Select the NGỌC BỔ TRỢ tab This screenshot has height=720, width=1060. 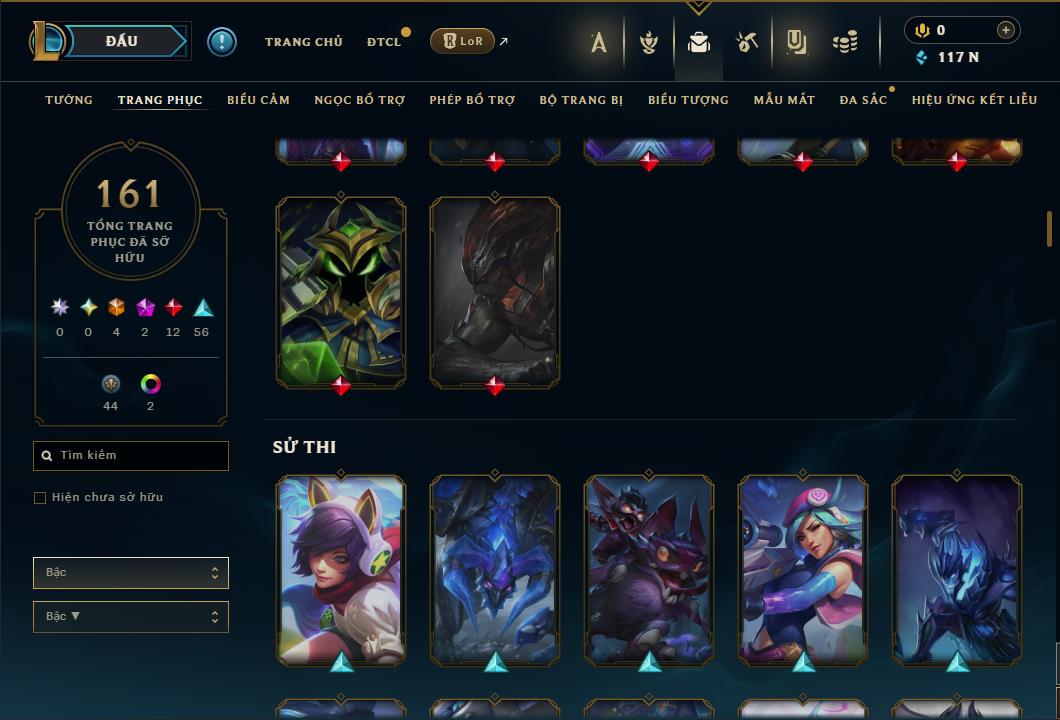click(x=359, y=100)
